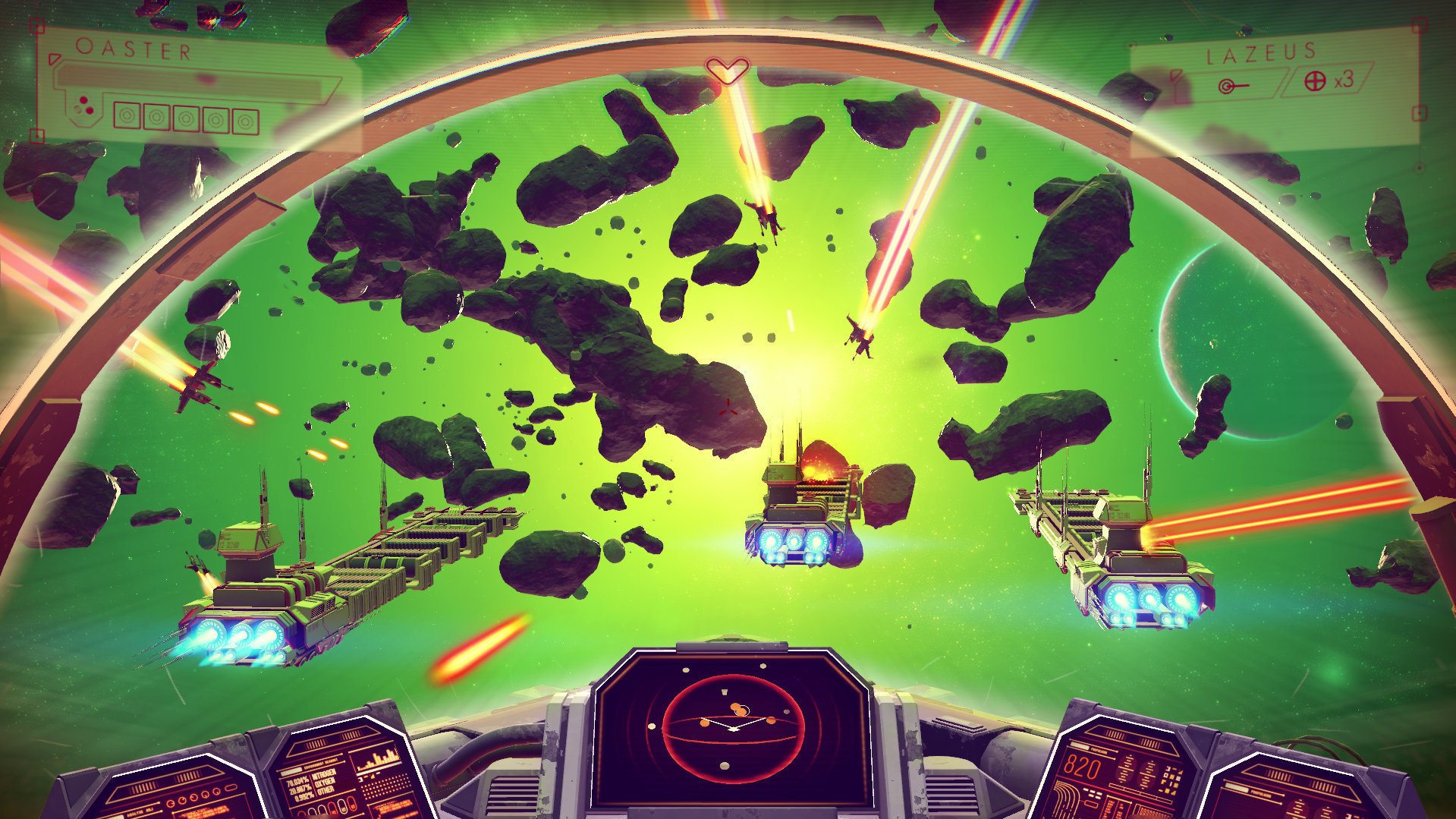This screenshot has width=1456, height=819.
Task: Select the last inventory slot in OASTER panel
Action: point(245,121)
